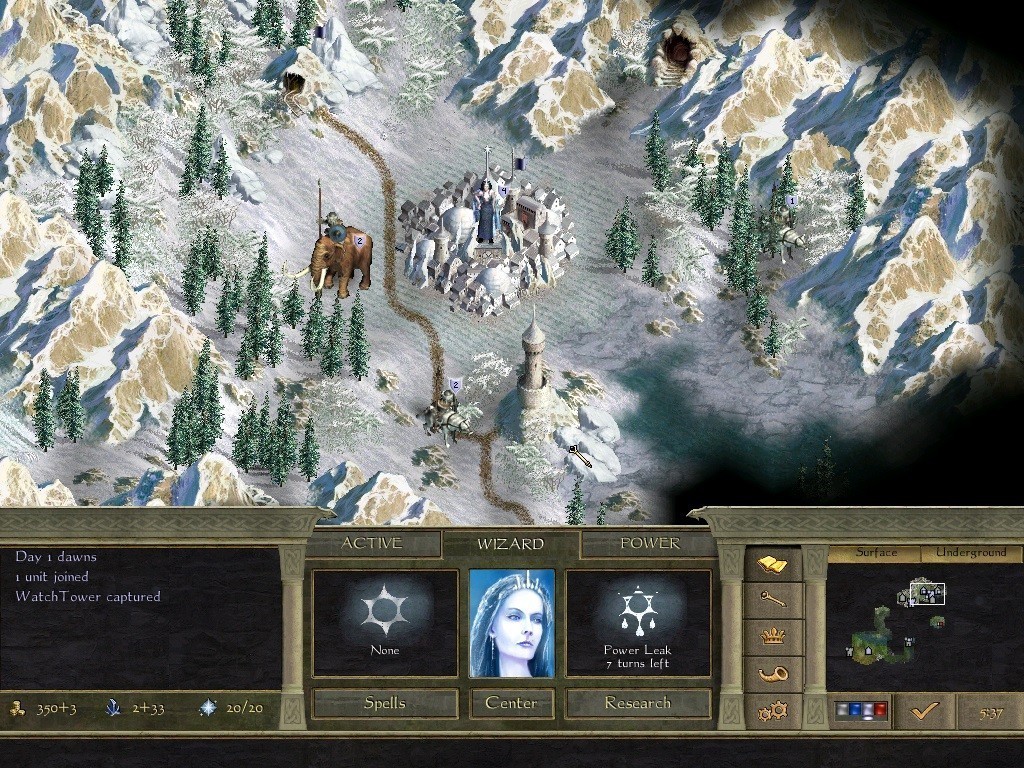Open the Spells list
The width and height of the screenshot is (1024, 768).
click(x=385, y=703)
